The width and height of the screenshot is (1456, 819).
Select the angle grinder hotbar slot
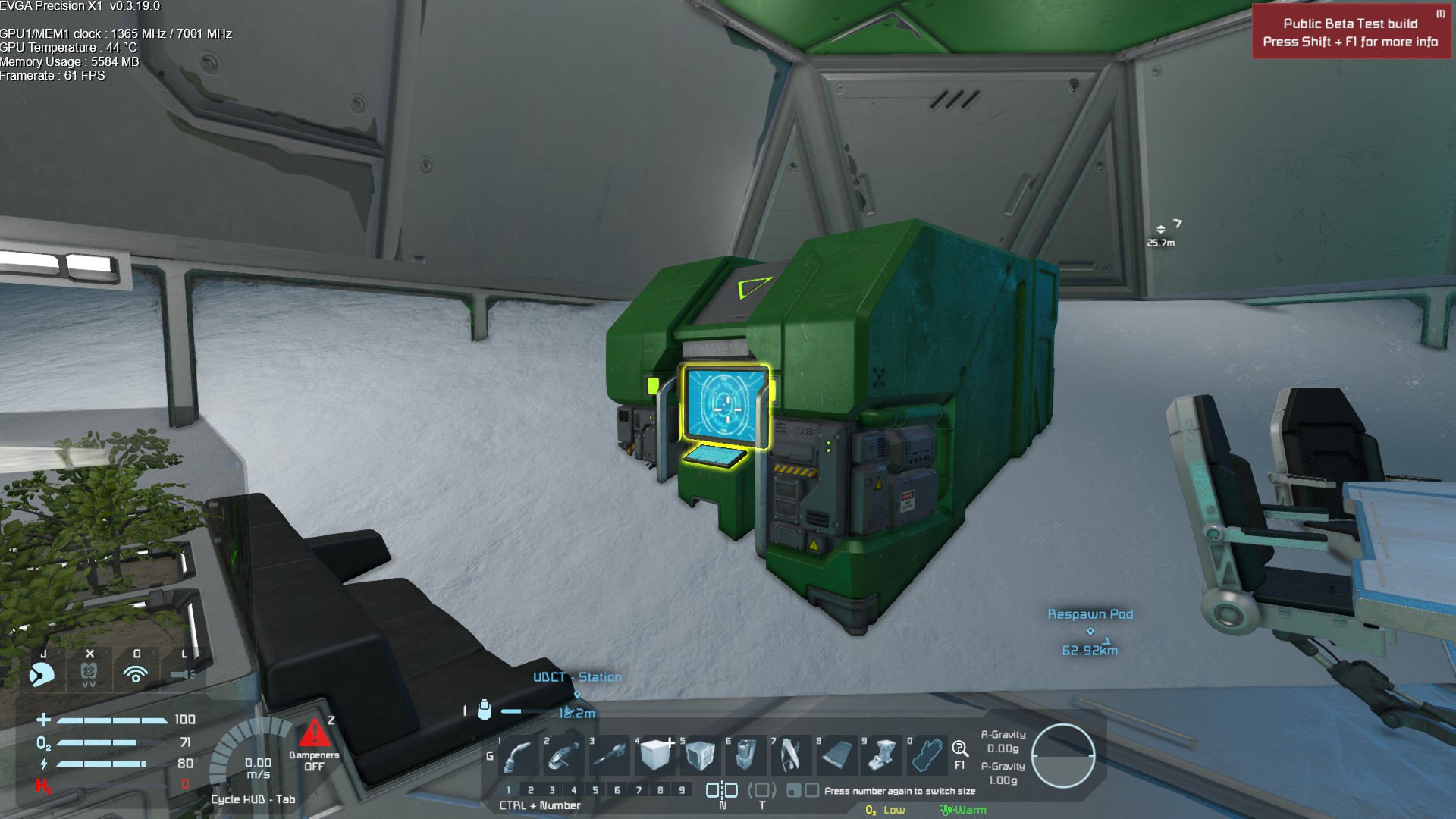point(563,755)
